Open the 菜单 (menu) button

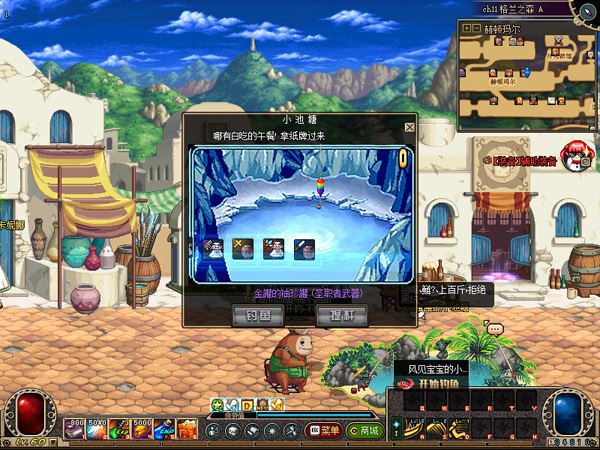tap(324, 430)
